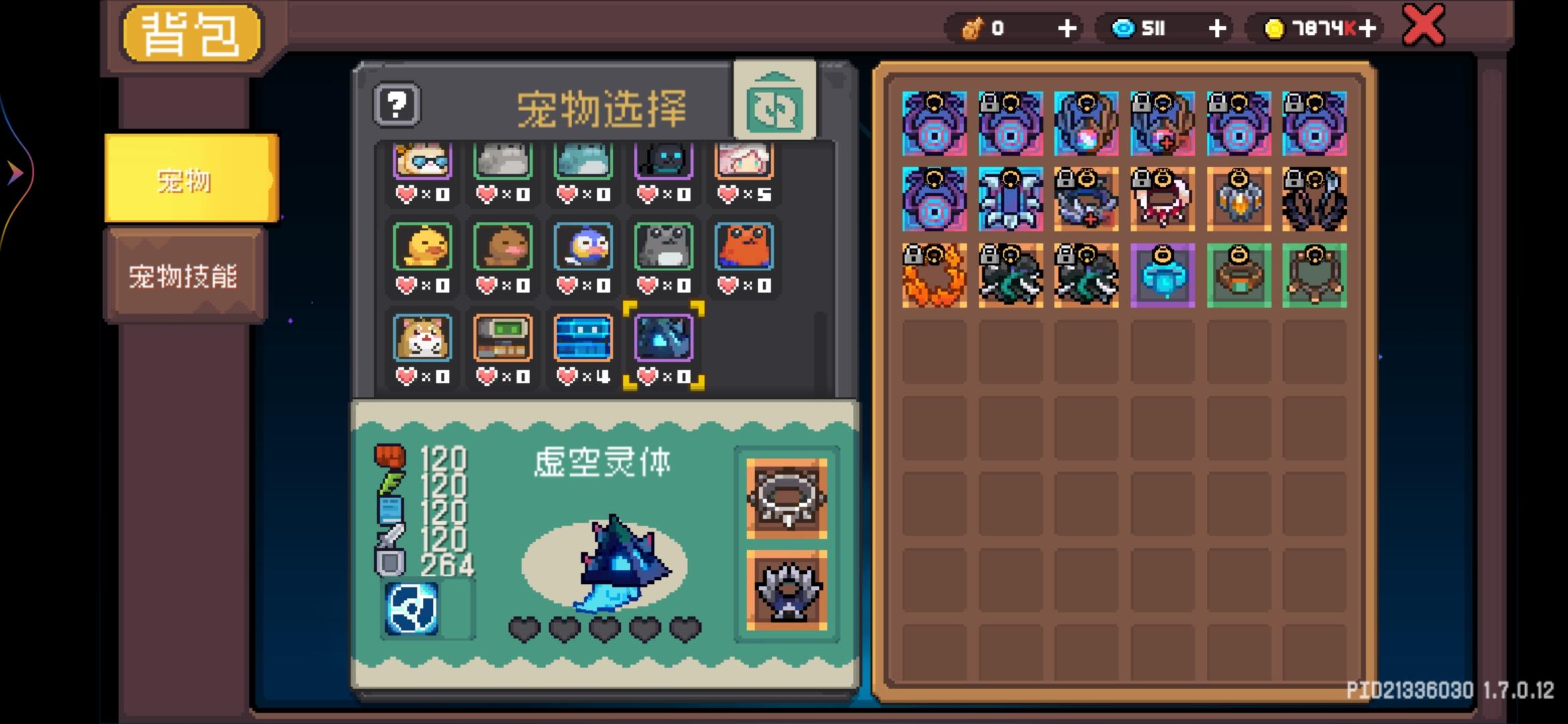
Task: Select the vending machine pet
Action: coord(503,339)
